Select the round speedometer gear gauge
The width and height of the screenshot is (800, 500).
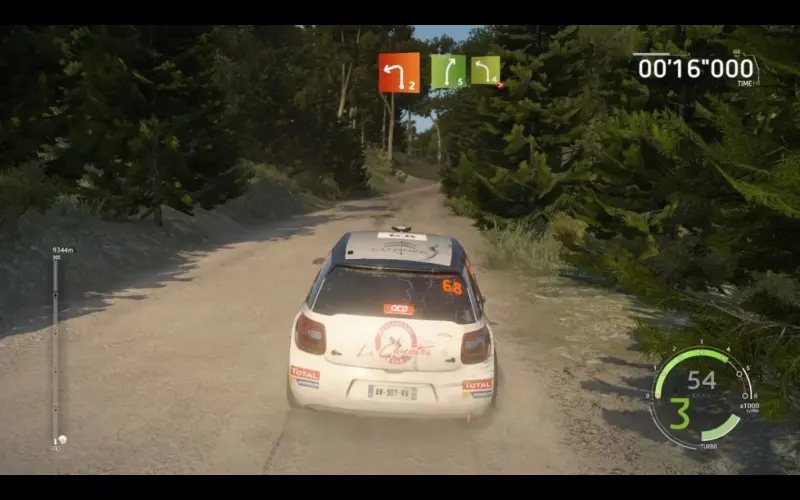[700, 396]
